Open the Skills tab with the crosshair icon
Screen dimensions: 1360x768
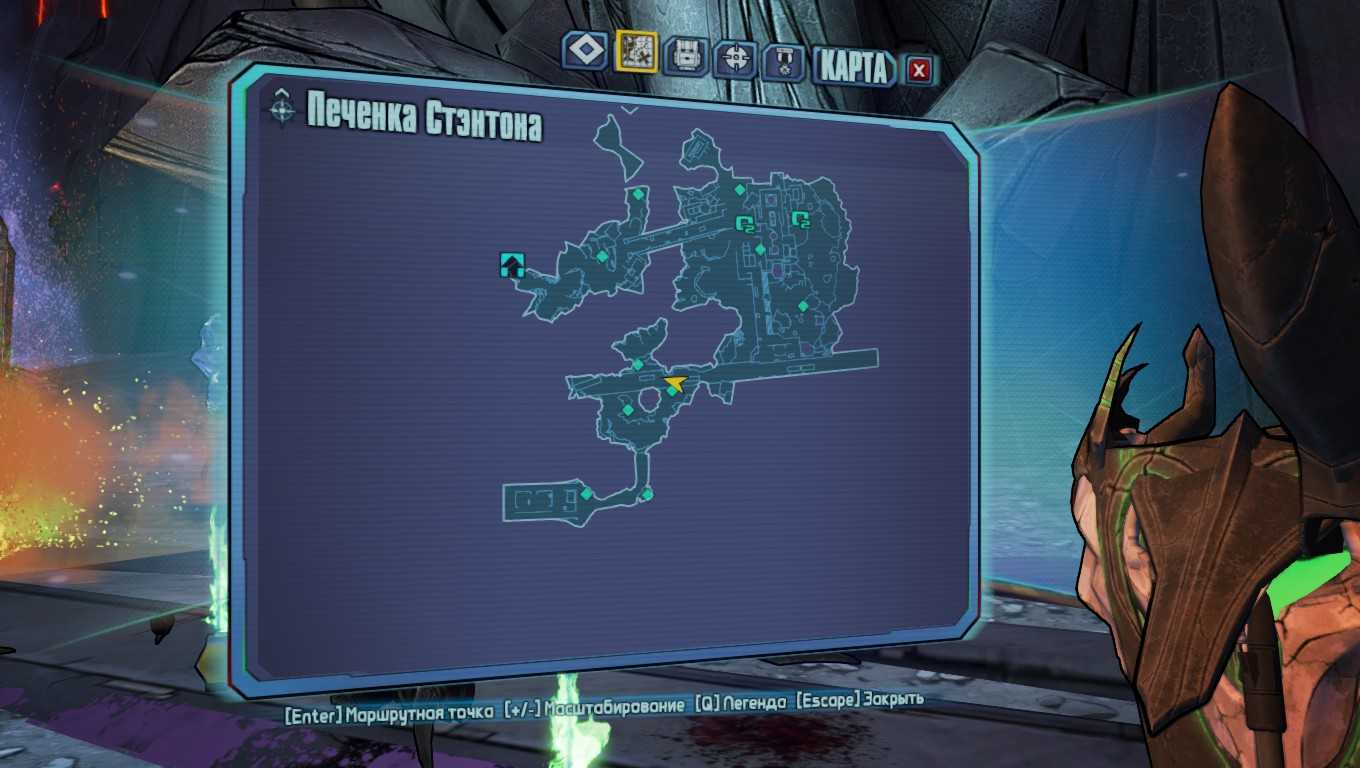737,58
